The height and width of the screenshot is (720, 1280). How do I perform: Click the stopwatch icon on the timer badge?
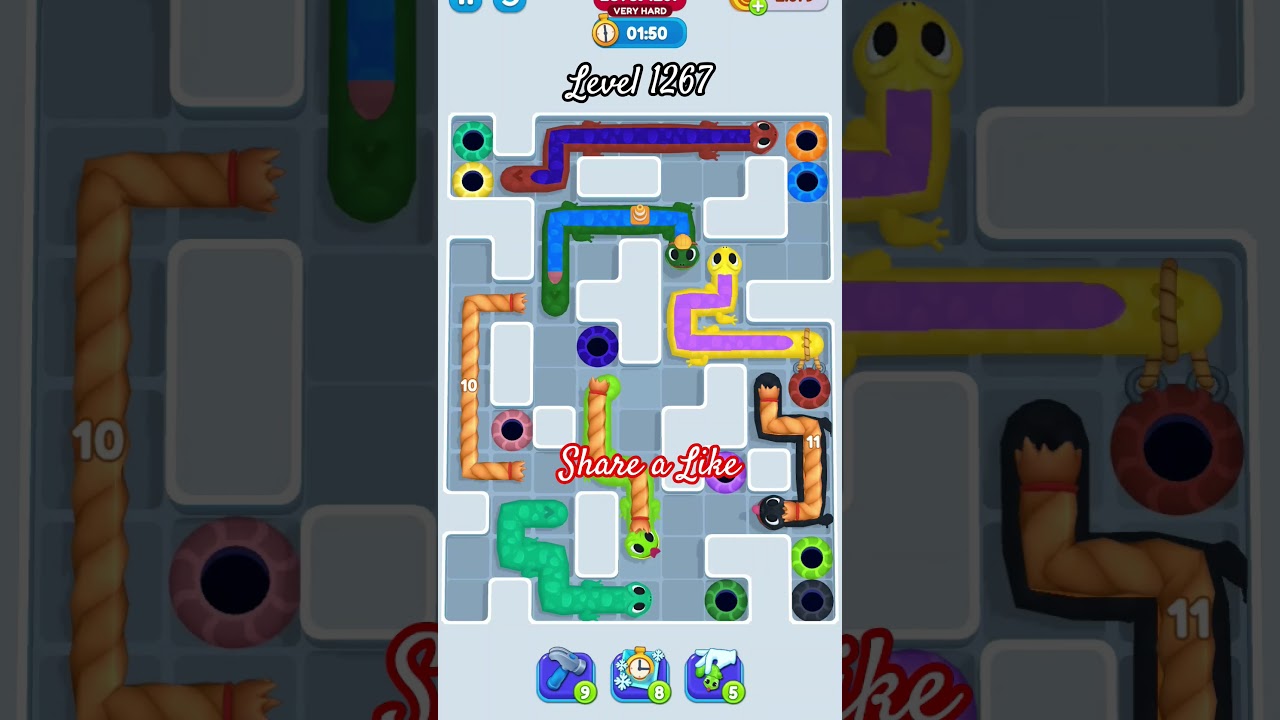click(605, 31)
